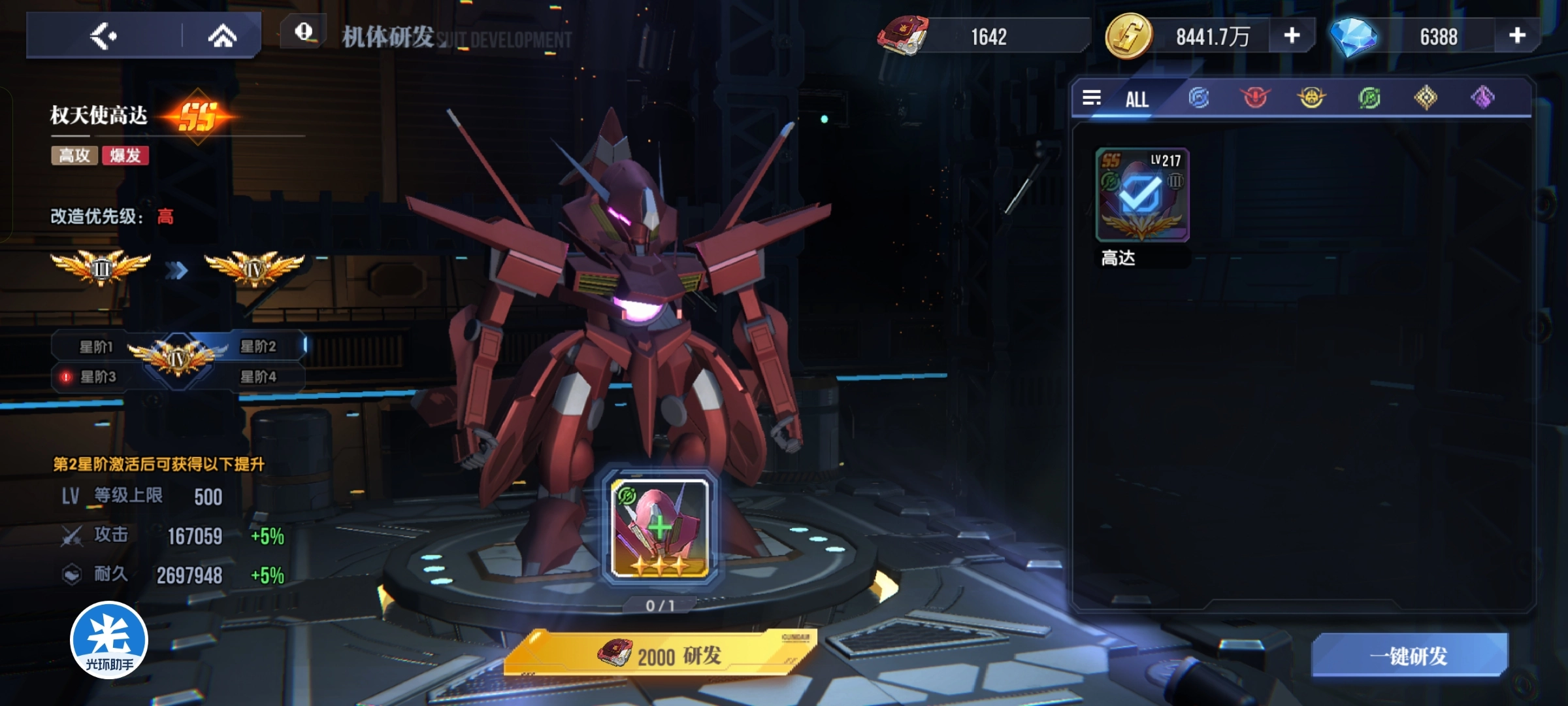Open the sort list icon
1568x706 pixels.
click(x=1092, y=98)
